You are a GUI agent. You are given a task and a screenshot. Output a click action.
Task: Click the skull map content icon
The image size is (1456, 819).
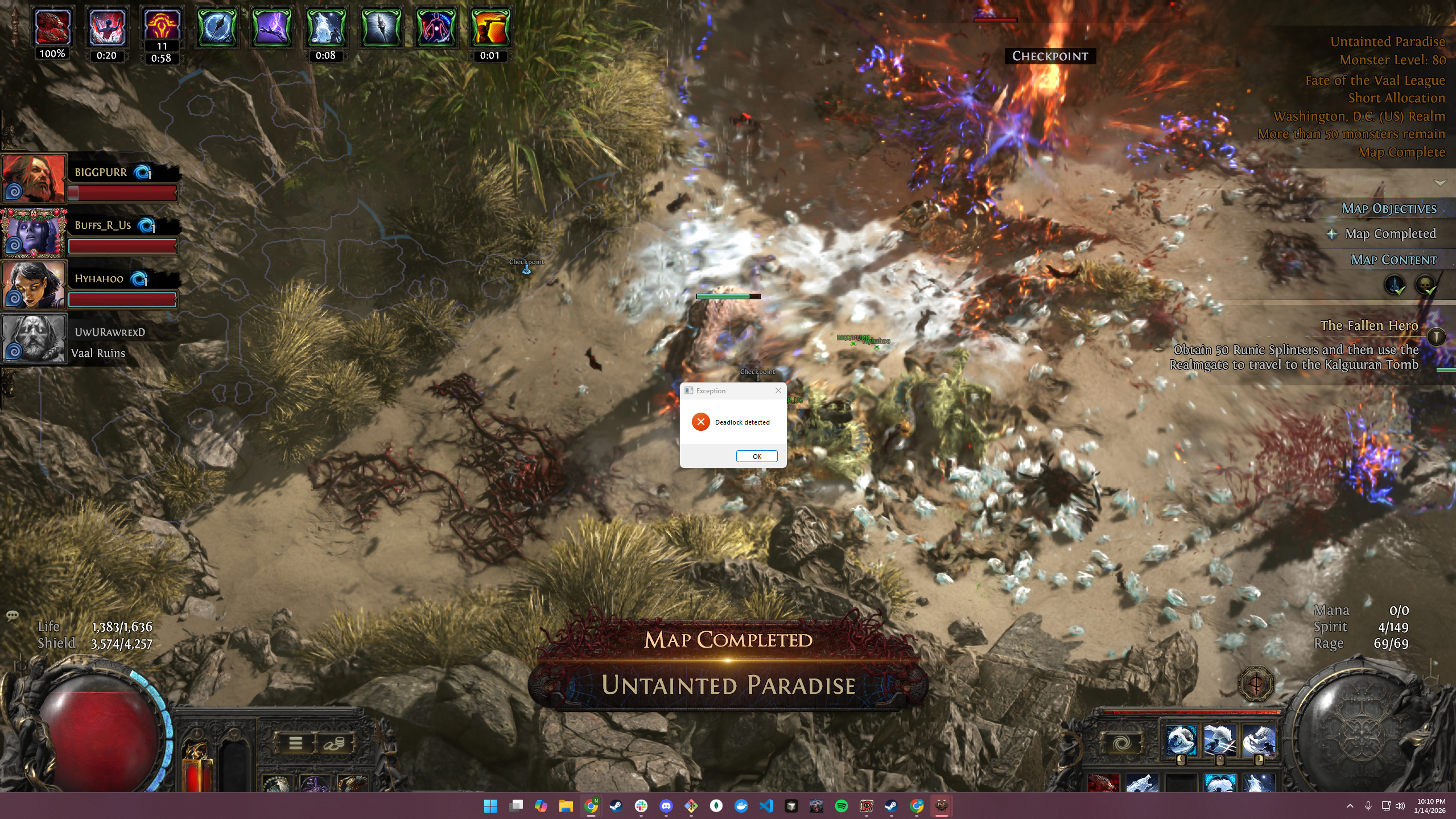point(1425,285)
